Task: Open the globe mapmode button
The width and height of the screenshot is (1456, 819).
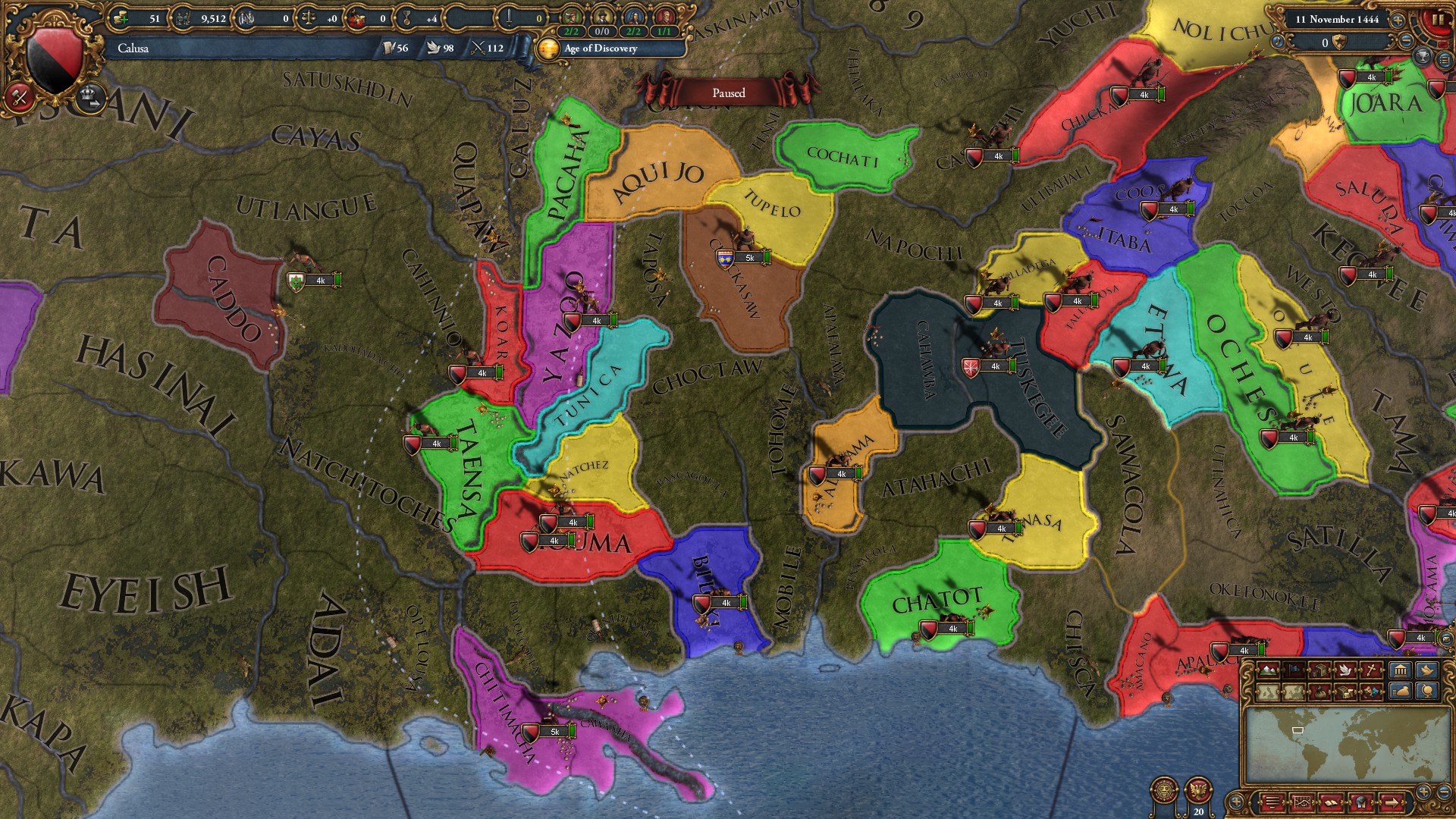Action: coord(1429,692)
